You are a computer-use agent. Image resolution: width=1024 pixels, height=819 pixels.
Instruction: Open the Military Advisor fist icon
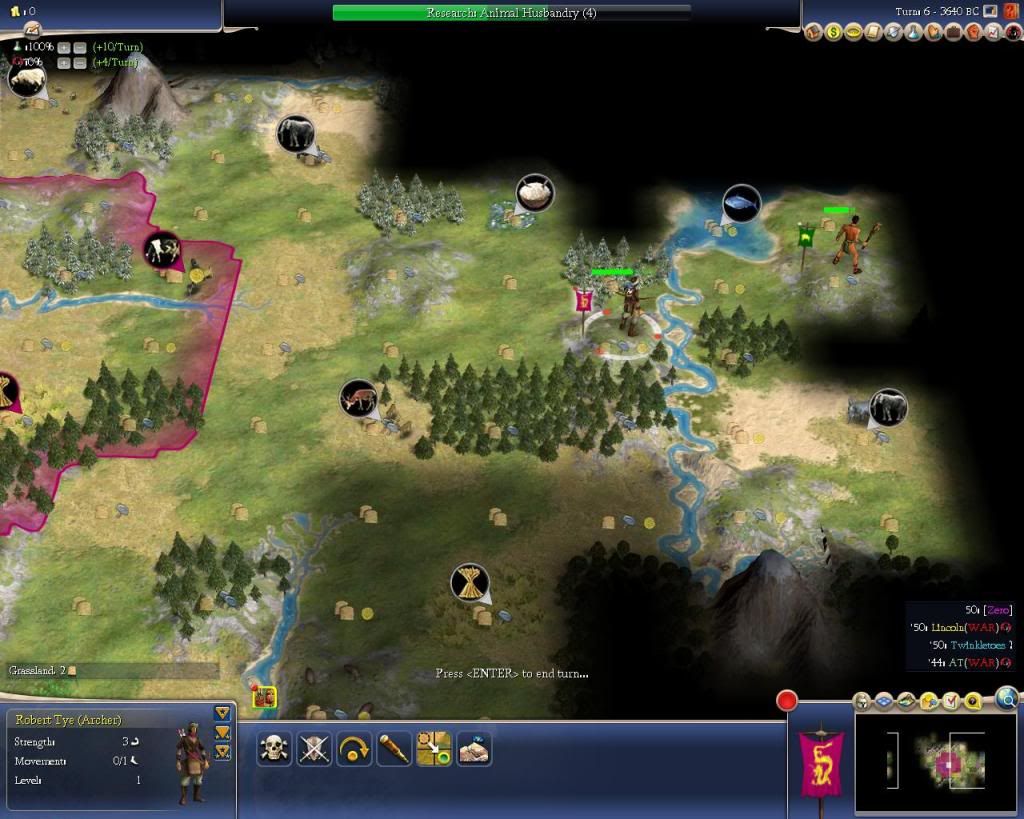[x=973, y=33]
